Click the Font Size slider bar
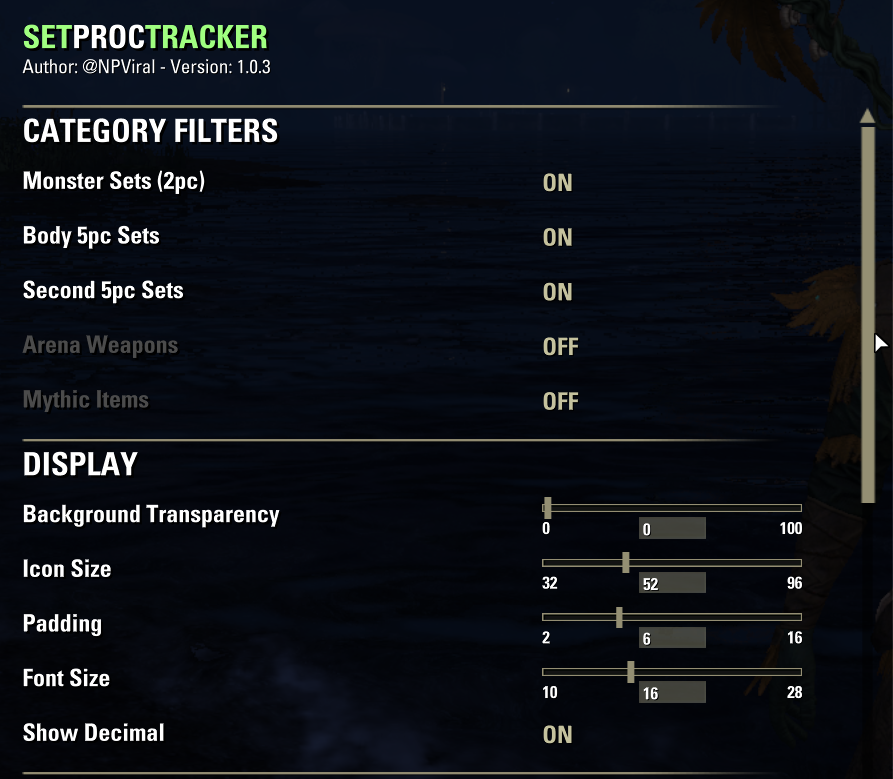Viewport: 893px width, 779px height. pyautogui.click(x=671, y=672)
